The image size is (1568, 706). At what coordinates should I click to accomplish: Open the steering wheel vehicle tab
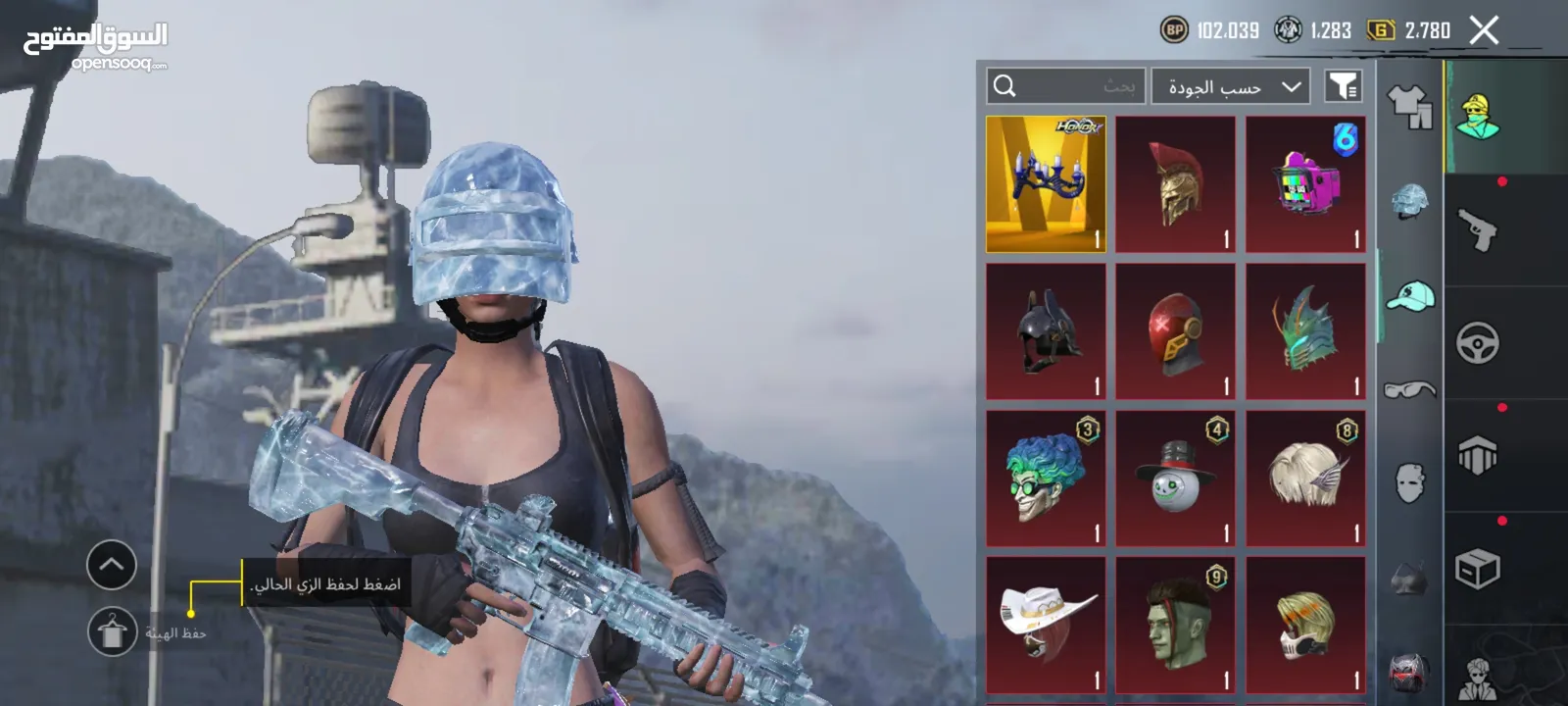(1477, 343)
